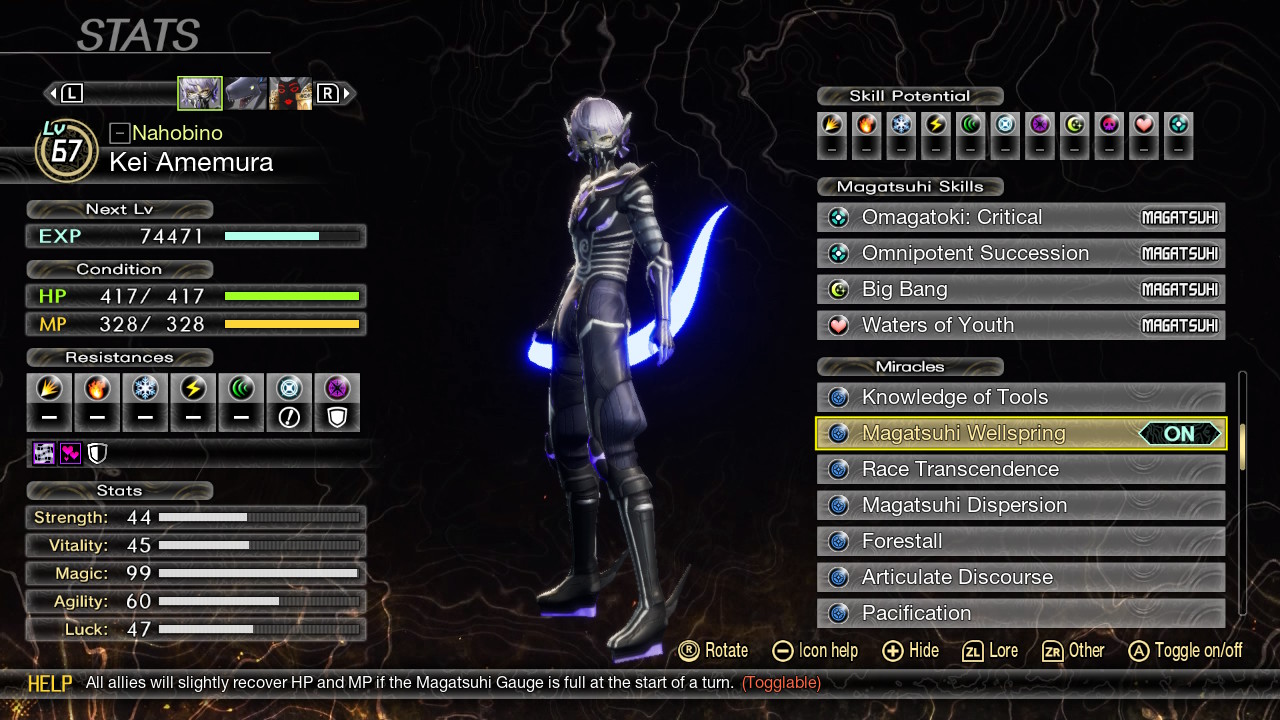The image size is (1280, 720).
Task: Switch to the red-faced demon portrait
Action: pos(290,93)
